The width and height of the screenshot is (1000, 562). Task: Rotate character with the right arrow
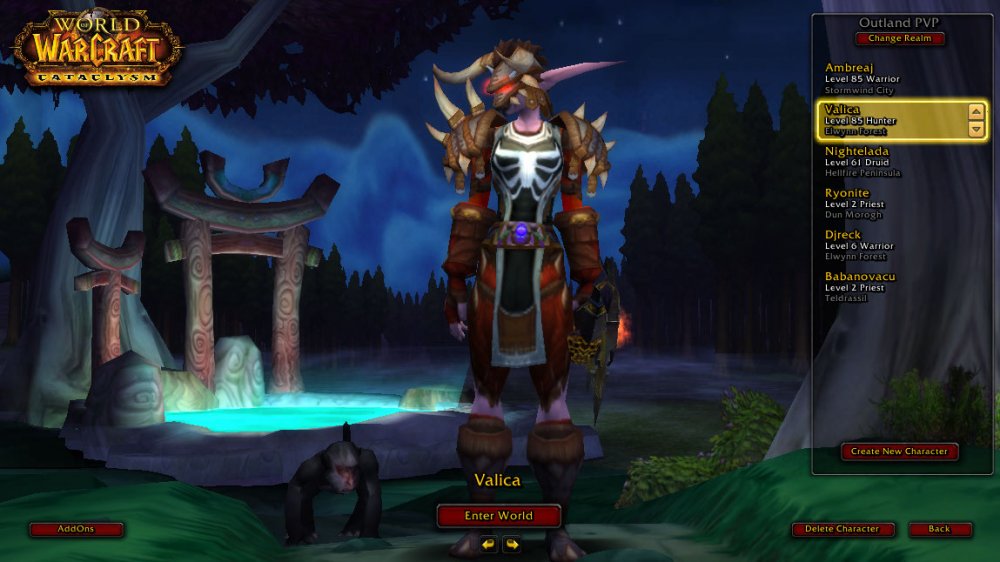click(x=512, y=544)
